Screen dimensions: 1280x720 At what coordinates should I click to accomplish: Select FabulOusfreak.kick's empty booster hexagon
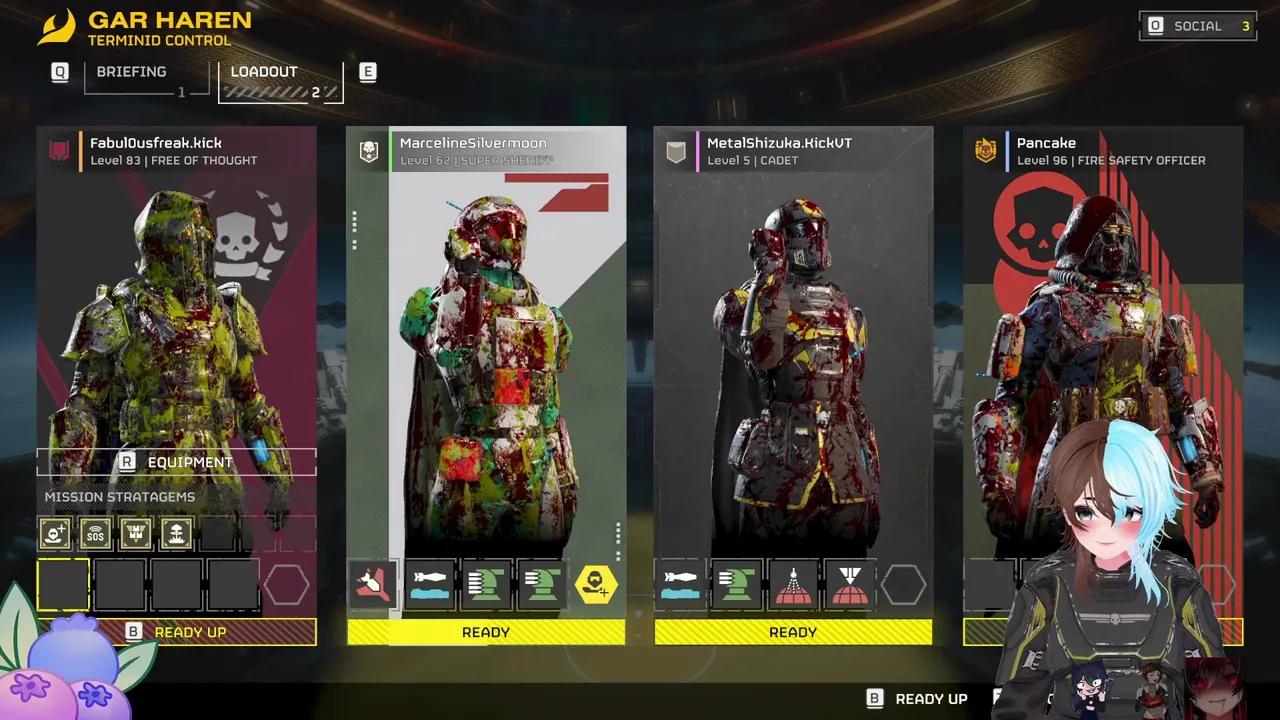click(287, 585)
